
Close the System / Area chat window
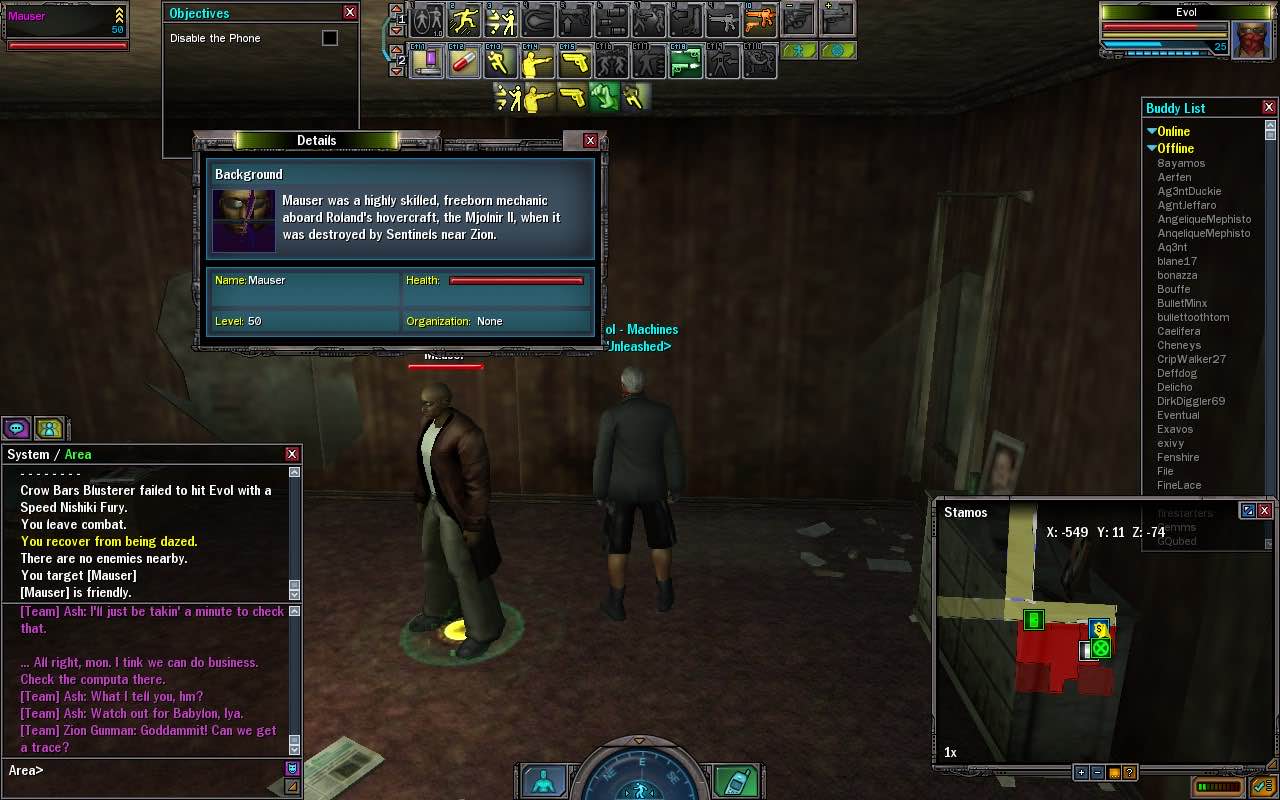(292, 454)
